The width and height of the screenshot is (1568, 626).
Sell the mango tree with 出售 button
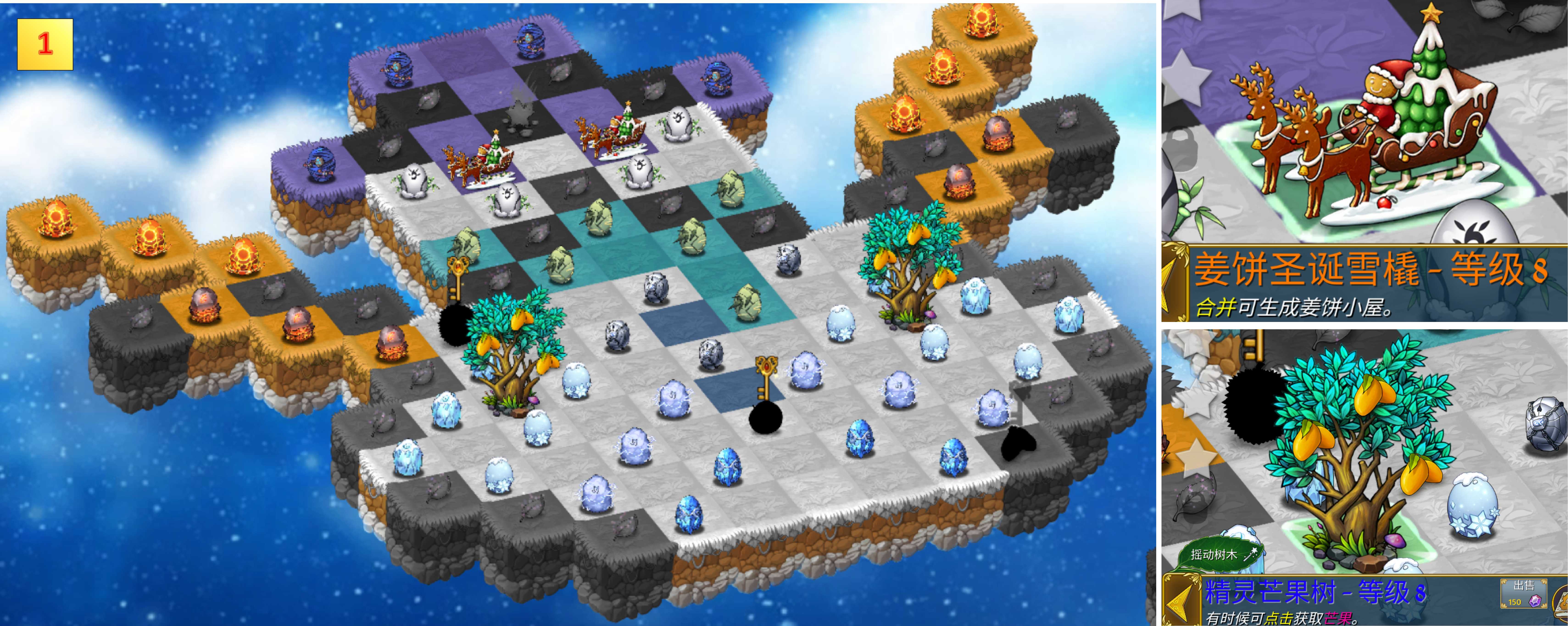point(1523,593)
